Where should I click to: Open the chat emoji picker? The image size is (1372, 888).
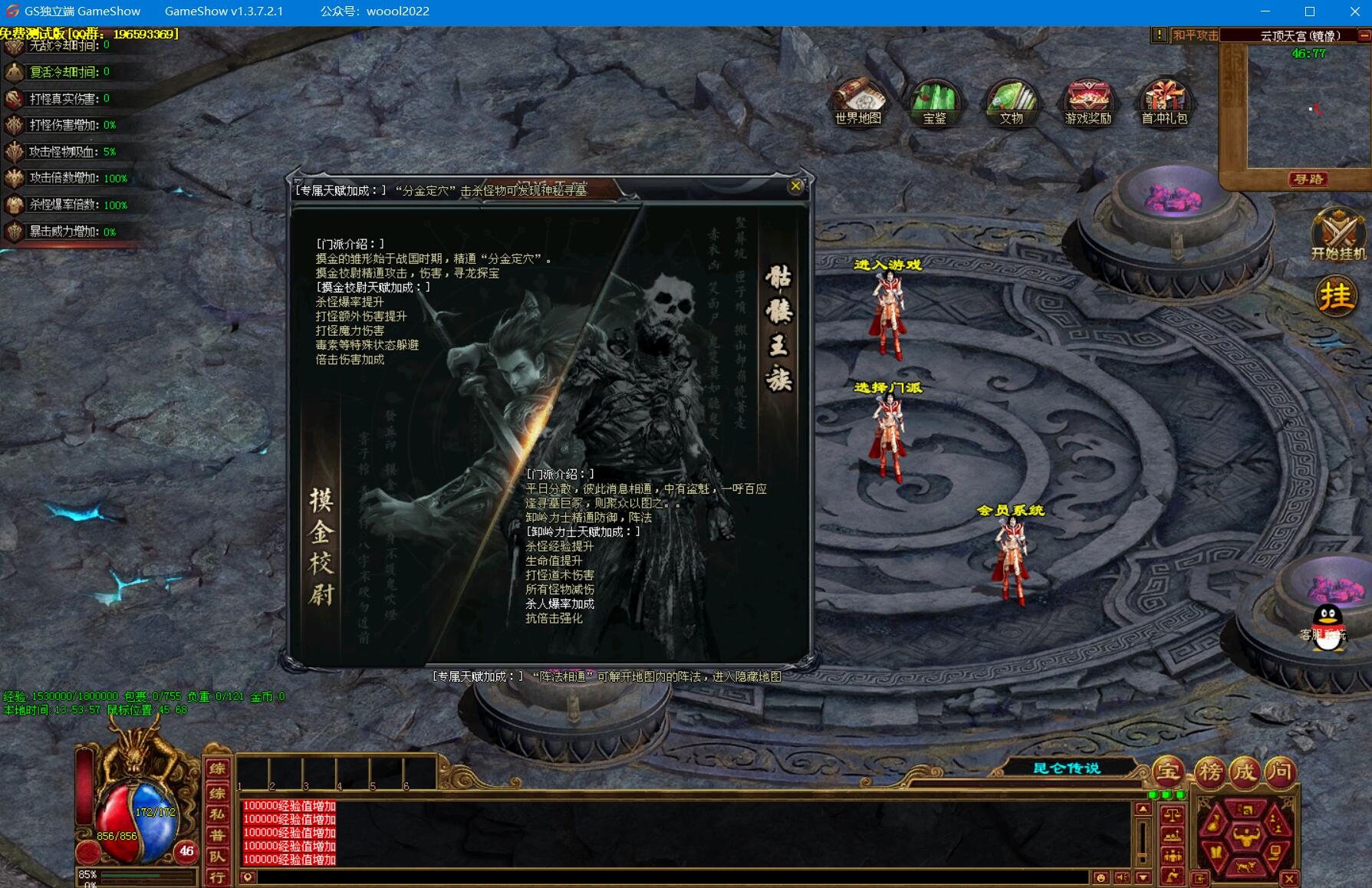[1101, 877]
